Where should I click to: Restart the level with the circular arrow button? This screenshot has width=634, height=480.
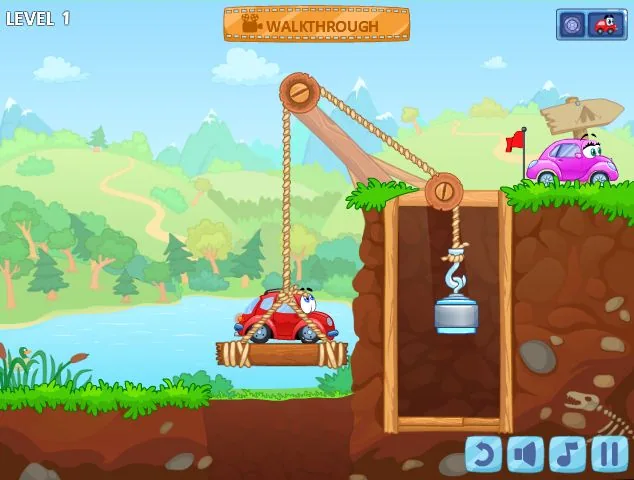coord(484,454)
